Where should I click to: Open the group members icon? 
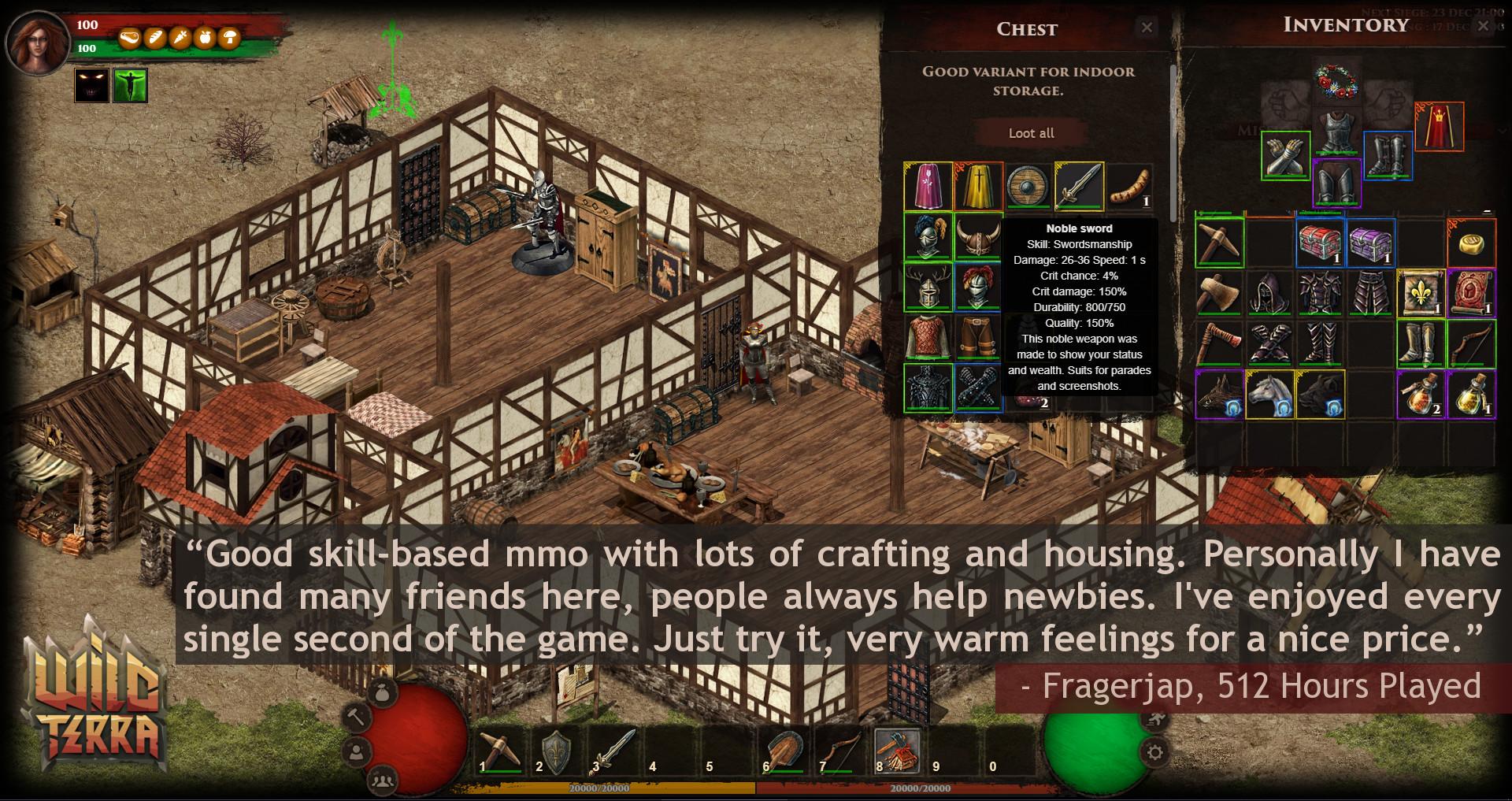[383, 782]
